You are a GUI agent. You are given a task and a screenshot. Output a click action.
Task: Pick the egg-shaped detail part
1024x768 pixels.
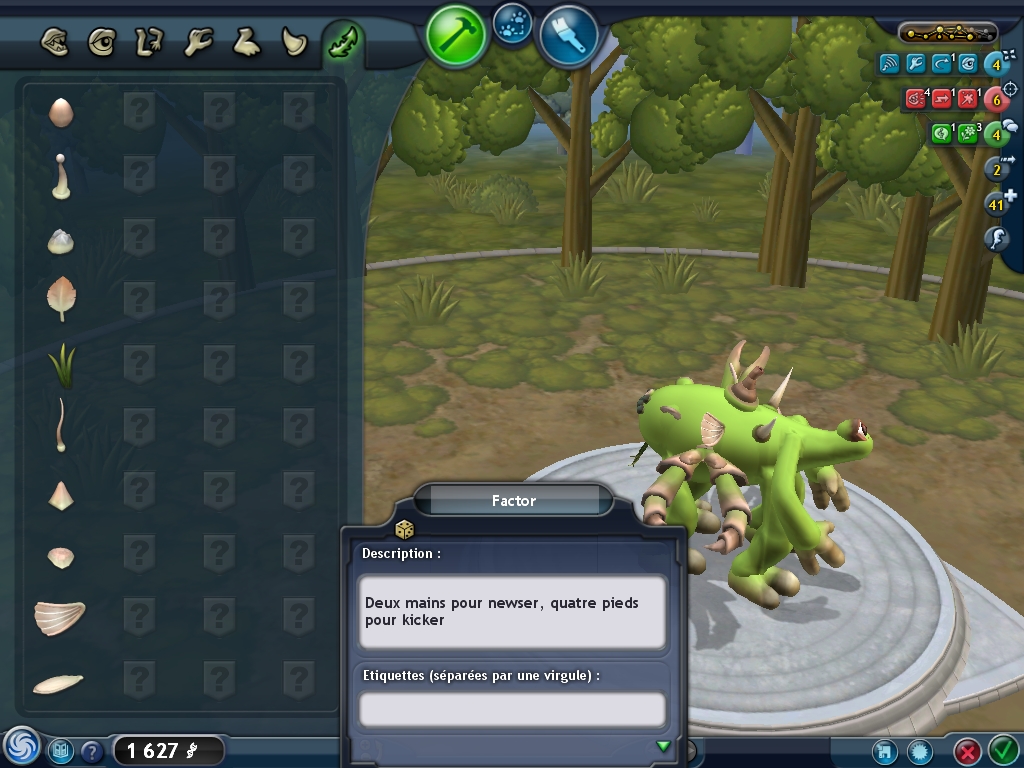(60, 112)
